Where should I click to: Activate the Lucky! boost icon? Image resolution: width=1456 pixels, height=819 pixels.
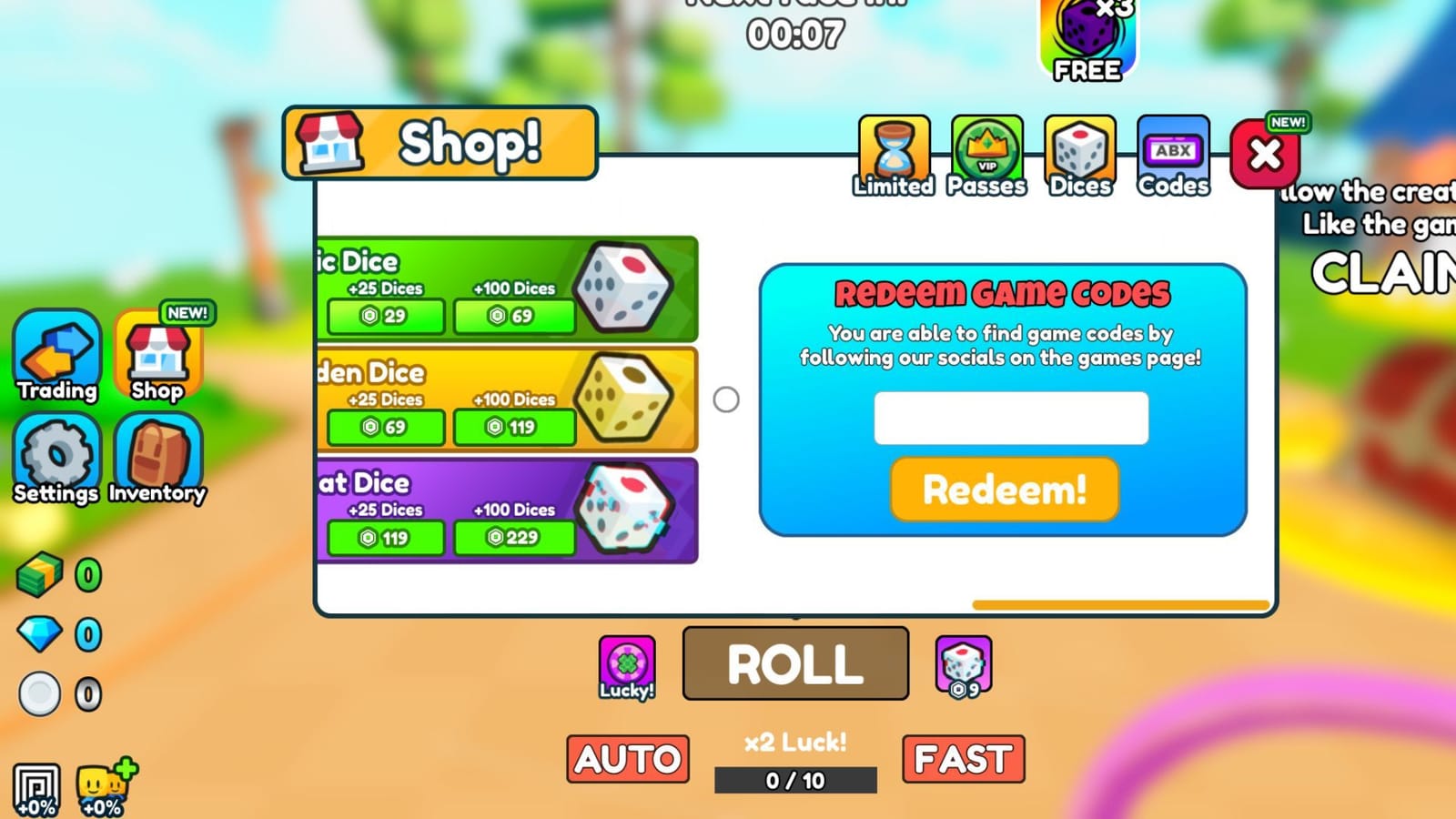[x=626, y=662]
